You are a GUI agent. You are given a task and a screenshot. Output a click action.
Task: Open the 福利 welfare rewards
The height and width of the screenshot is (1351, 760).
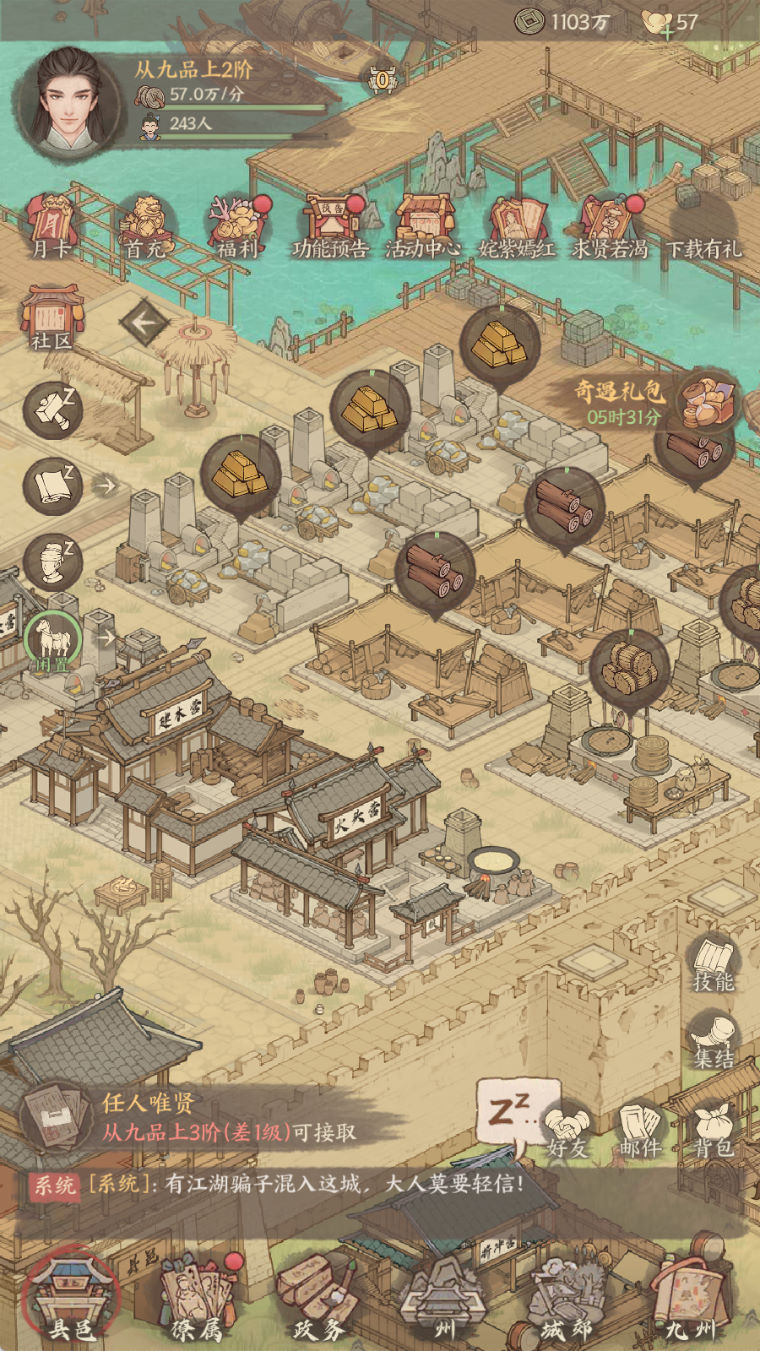238,224
